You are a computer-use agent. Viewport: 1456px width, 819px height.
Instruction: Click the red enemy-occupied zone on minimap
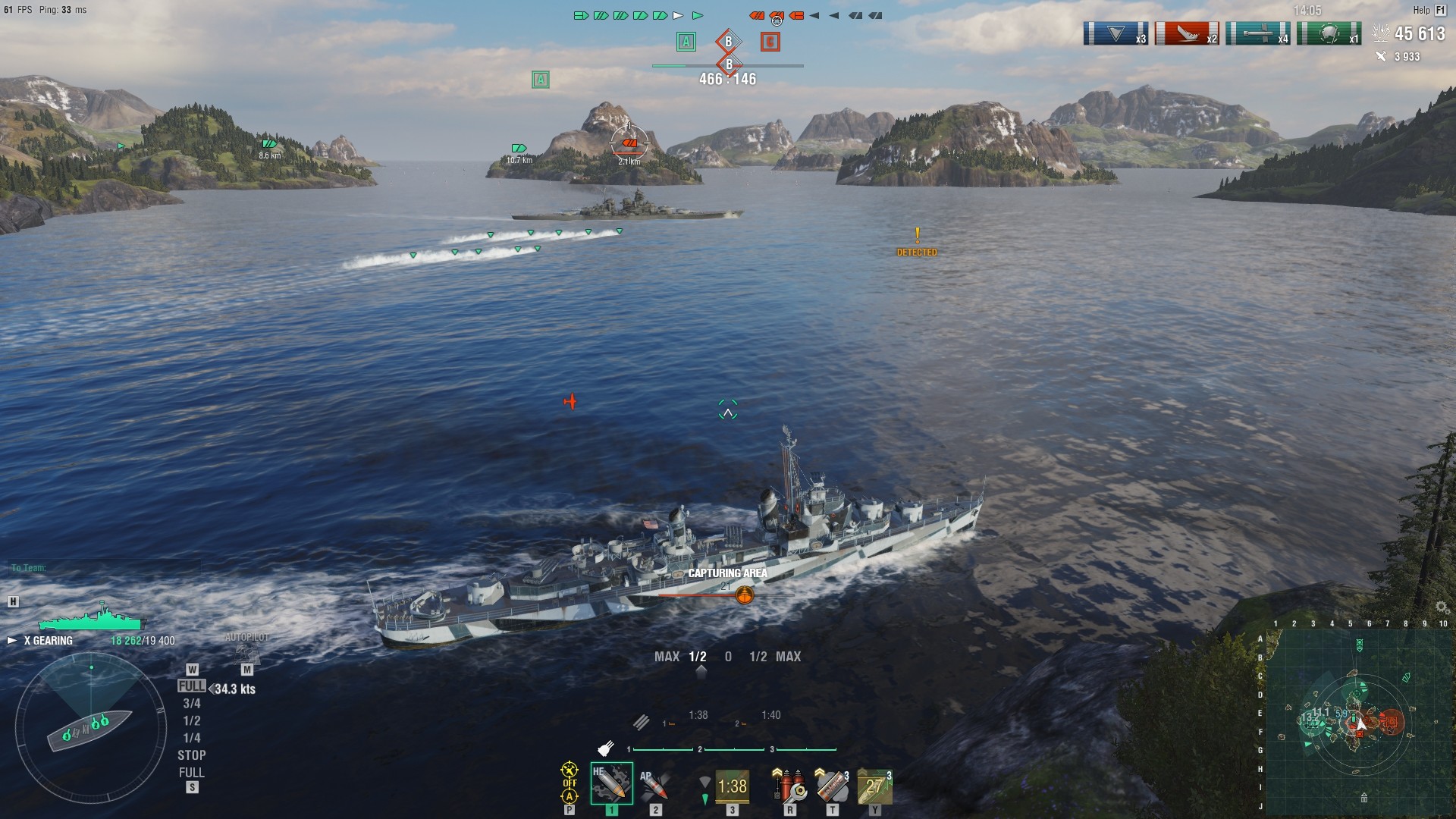[1391, 722]
